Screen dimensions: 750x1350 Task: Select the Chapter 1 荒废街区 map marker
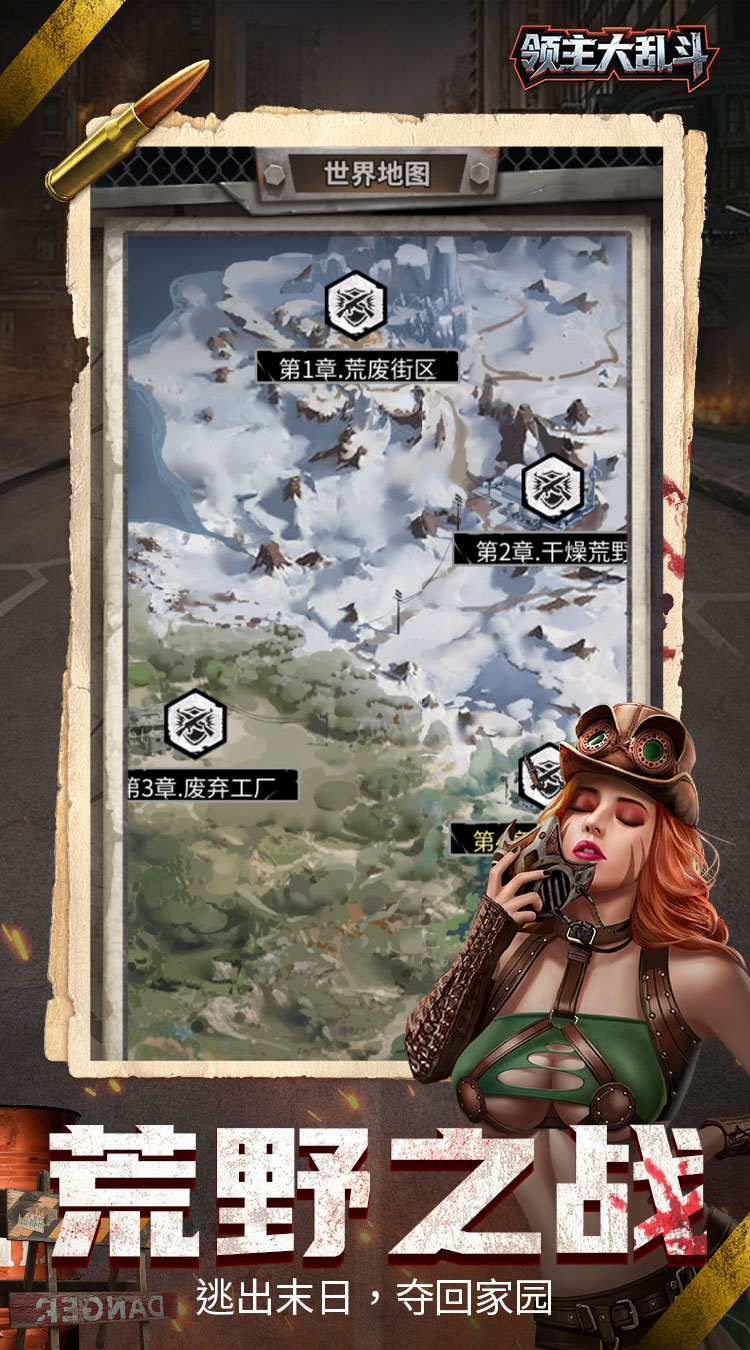click(x=356, y=304)
